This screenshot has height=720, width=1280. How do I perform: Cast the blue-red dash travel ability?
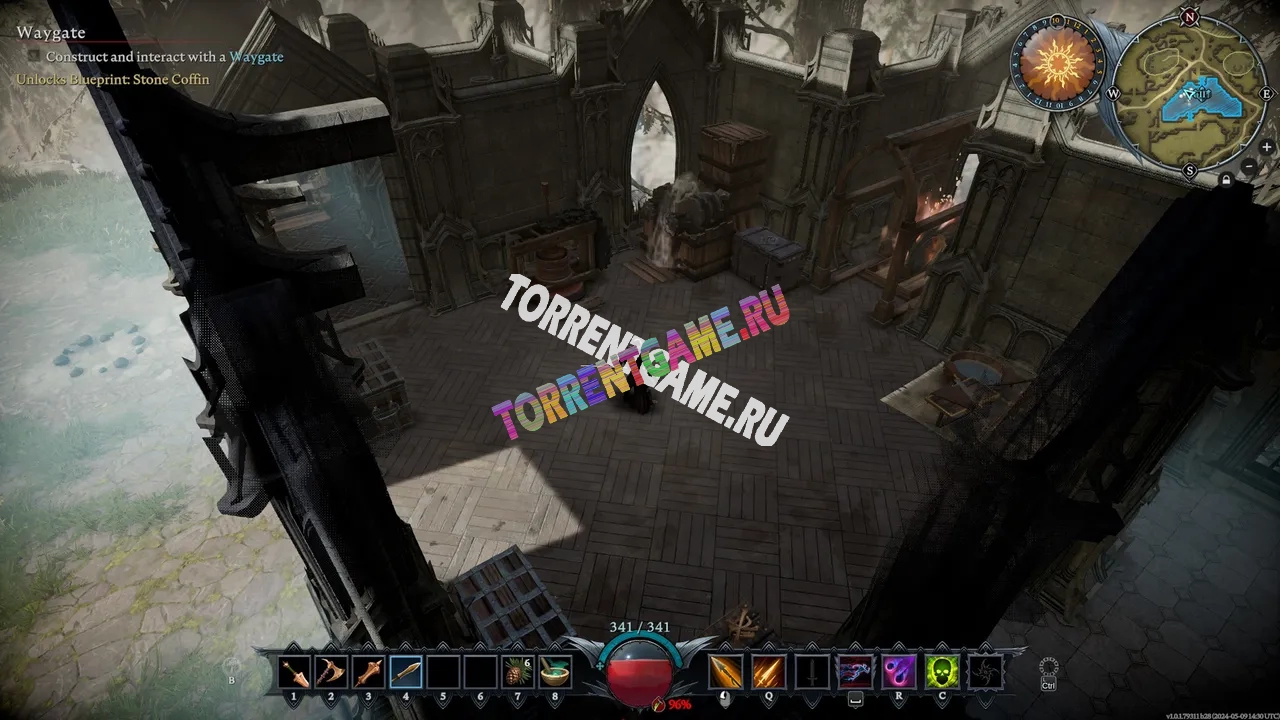[x=855, y=672]
